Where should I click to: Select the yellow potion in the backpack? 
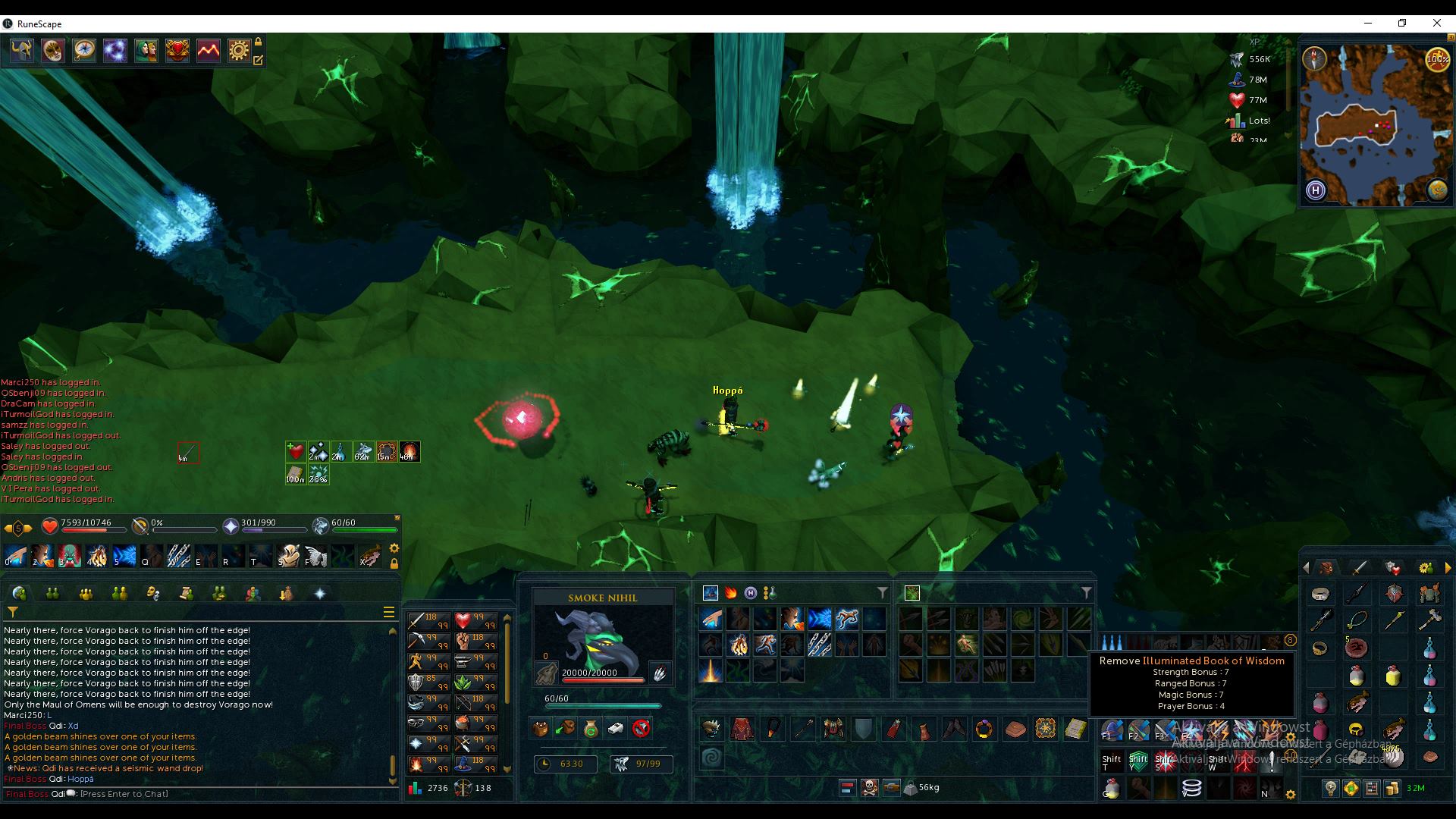pos(1393,676)
